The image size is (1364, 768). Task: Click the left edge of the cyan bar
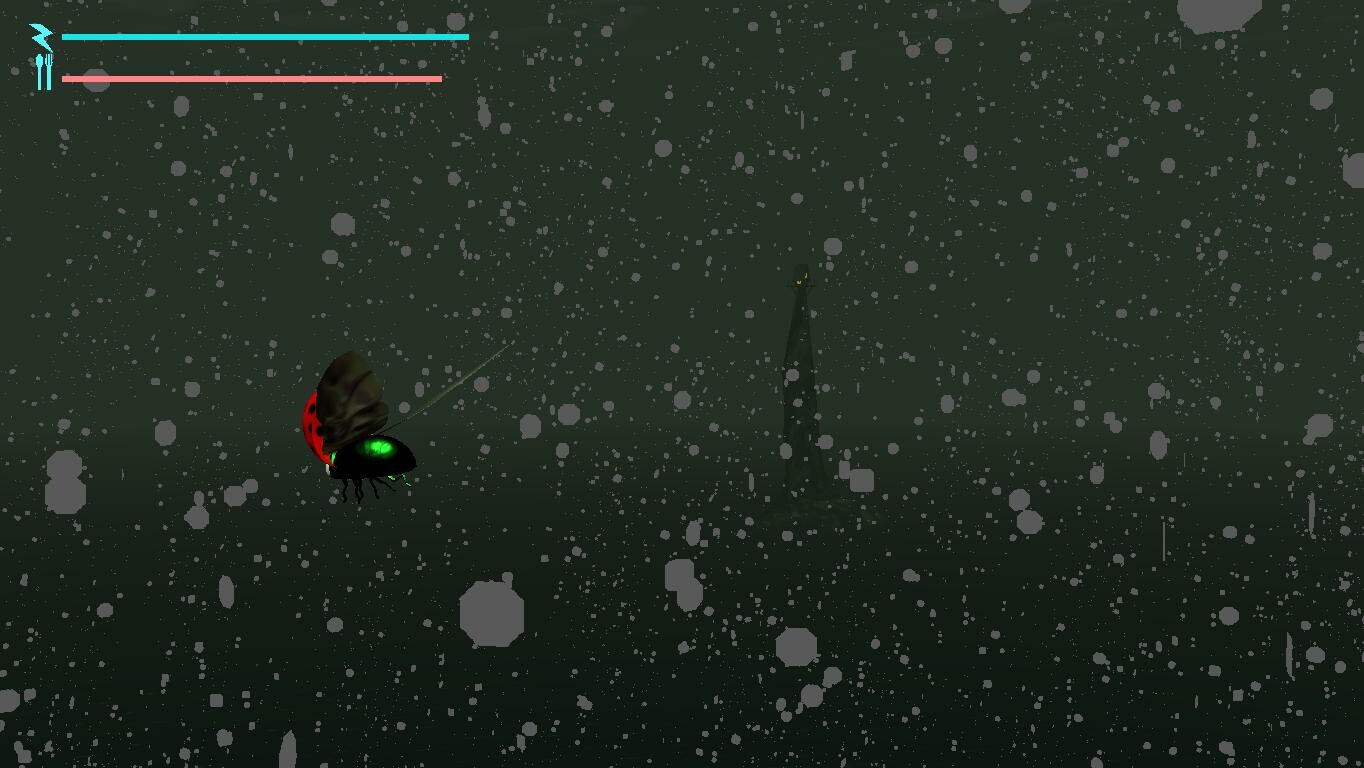66,36
